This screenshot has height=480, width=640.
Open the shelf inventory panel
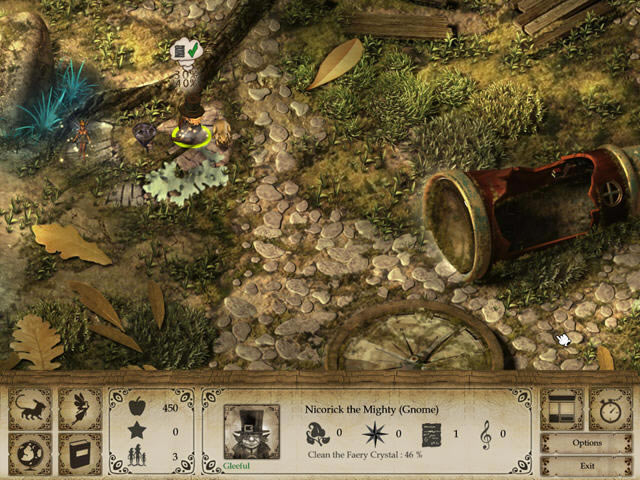561,408
